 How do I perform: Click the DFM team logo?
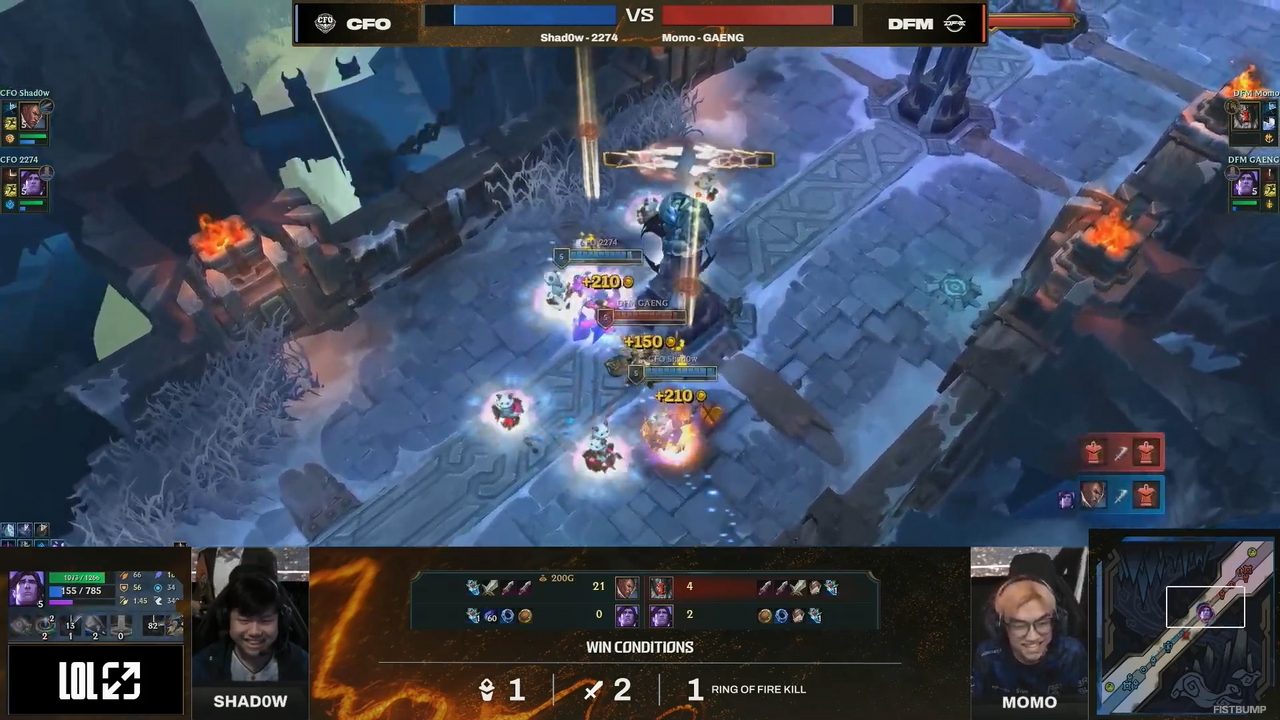[954, 24]
